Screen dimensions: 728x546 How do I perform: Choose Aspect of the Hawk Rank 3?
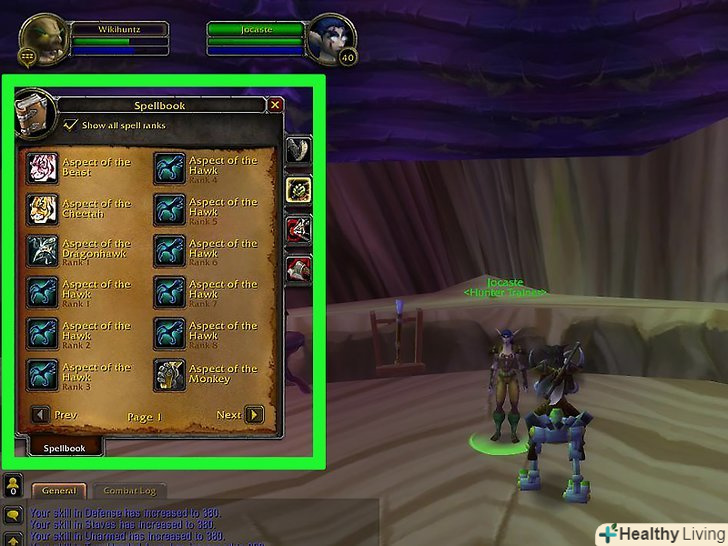(x=43, y=373)
